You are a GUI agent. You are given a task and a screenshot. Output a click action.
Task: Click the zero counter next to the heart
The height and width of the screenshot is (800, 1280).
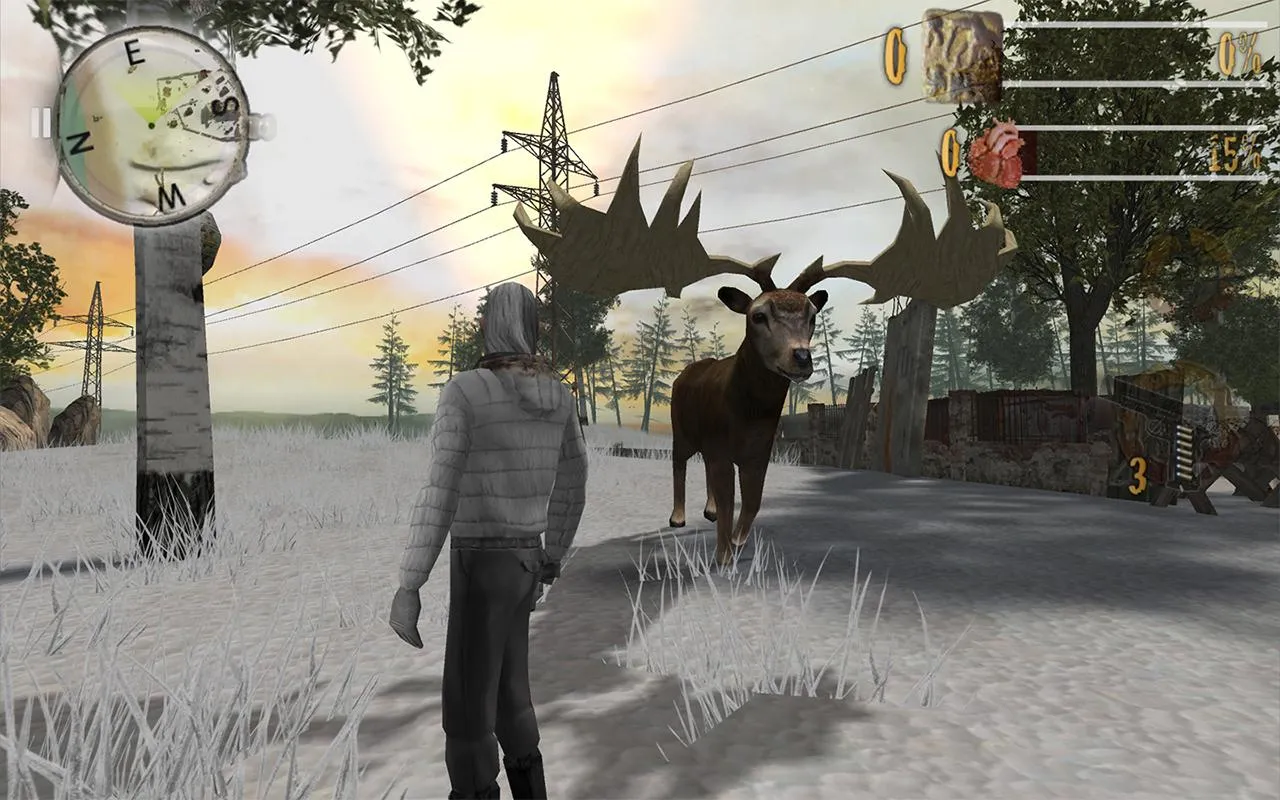tap(950, 150)
